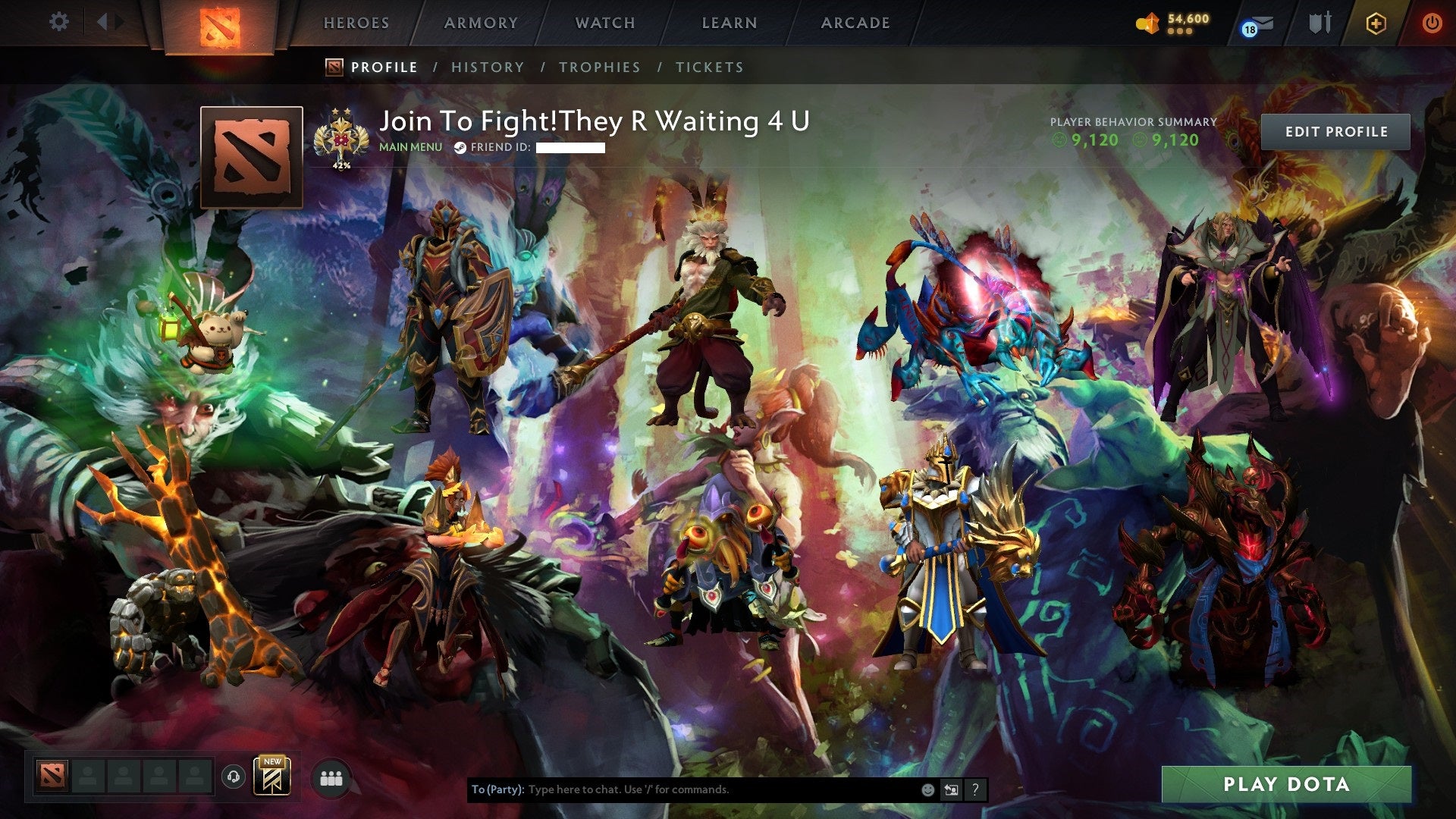Open the settings gear menu

(59, 22)
